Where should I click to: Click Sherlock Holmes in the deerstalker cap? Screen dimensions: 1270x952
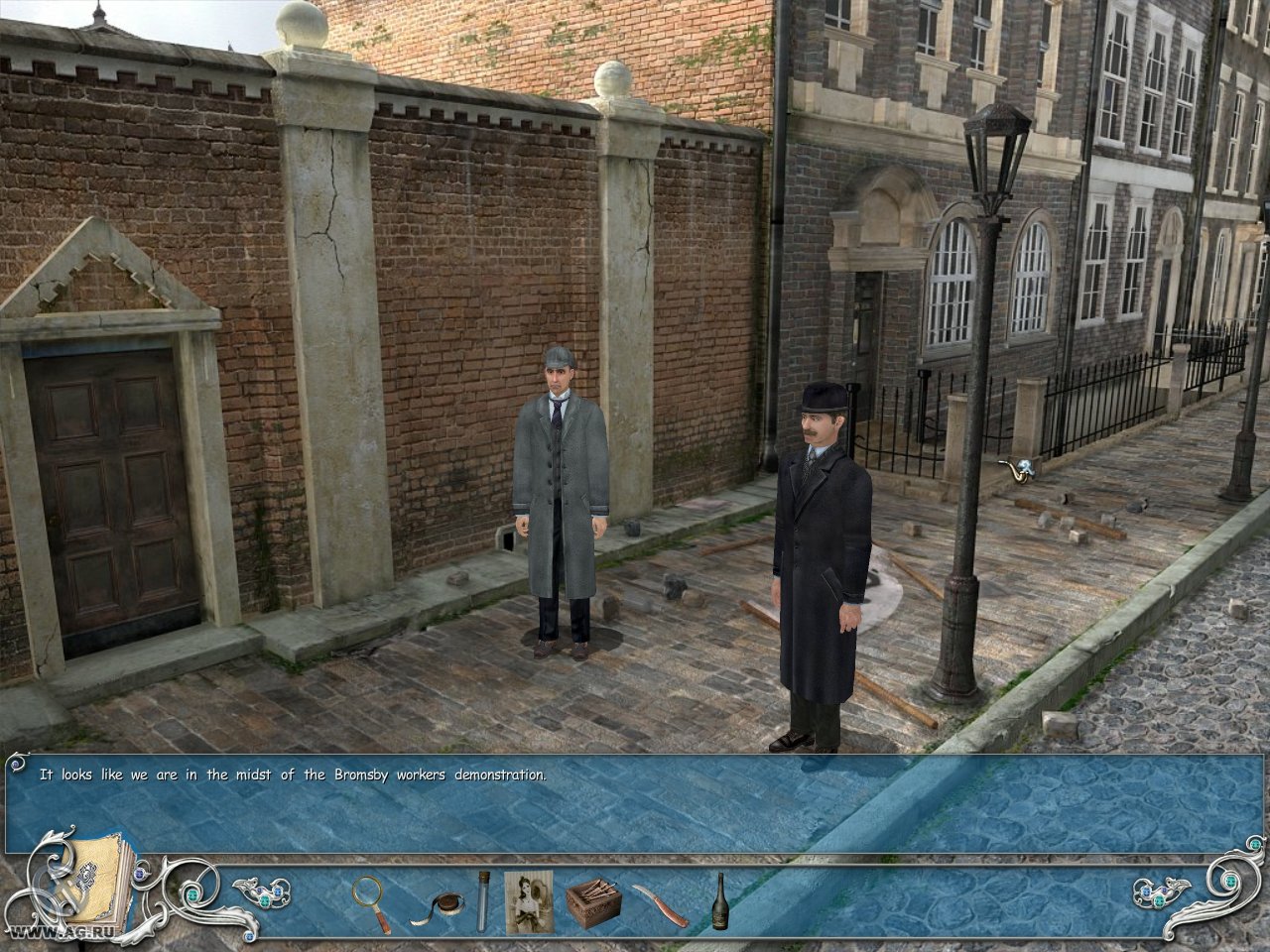[561, 476]
